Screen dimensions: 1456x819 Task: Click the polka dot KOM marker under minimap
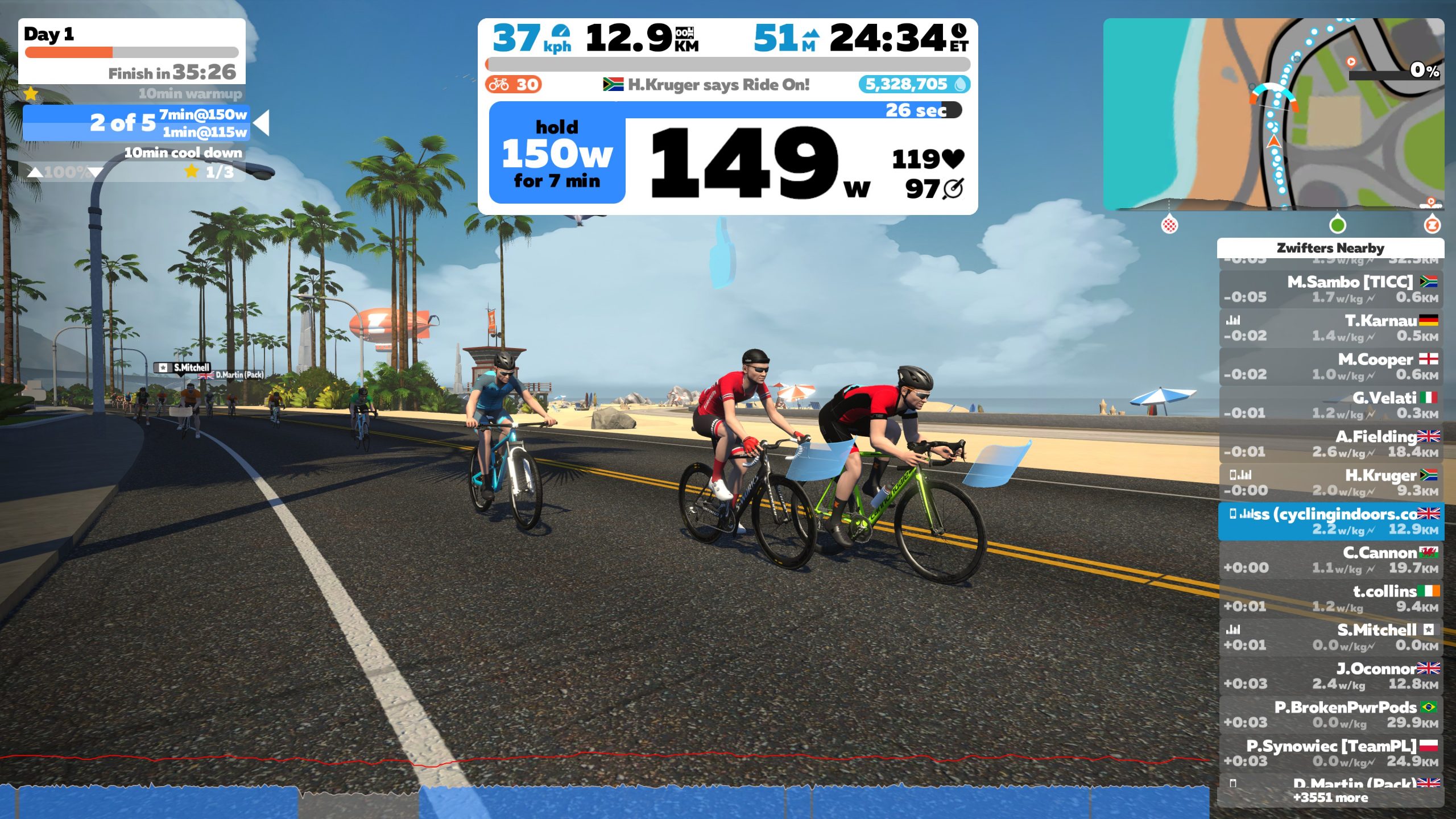click(1169, 225)
